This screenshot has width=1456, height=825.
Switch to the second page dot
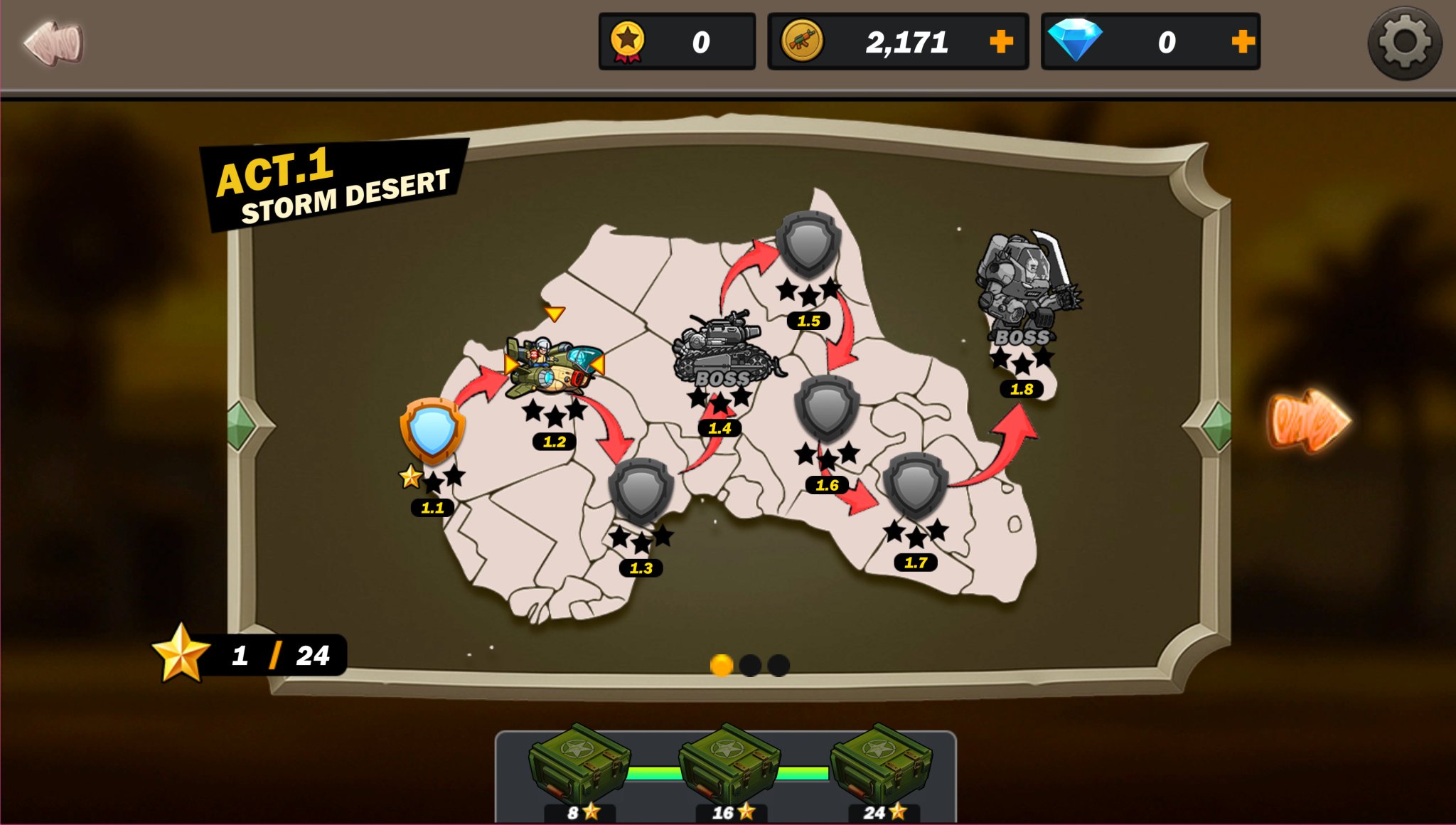click(x=750, y=665)
